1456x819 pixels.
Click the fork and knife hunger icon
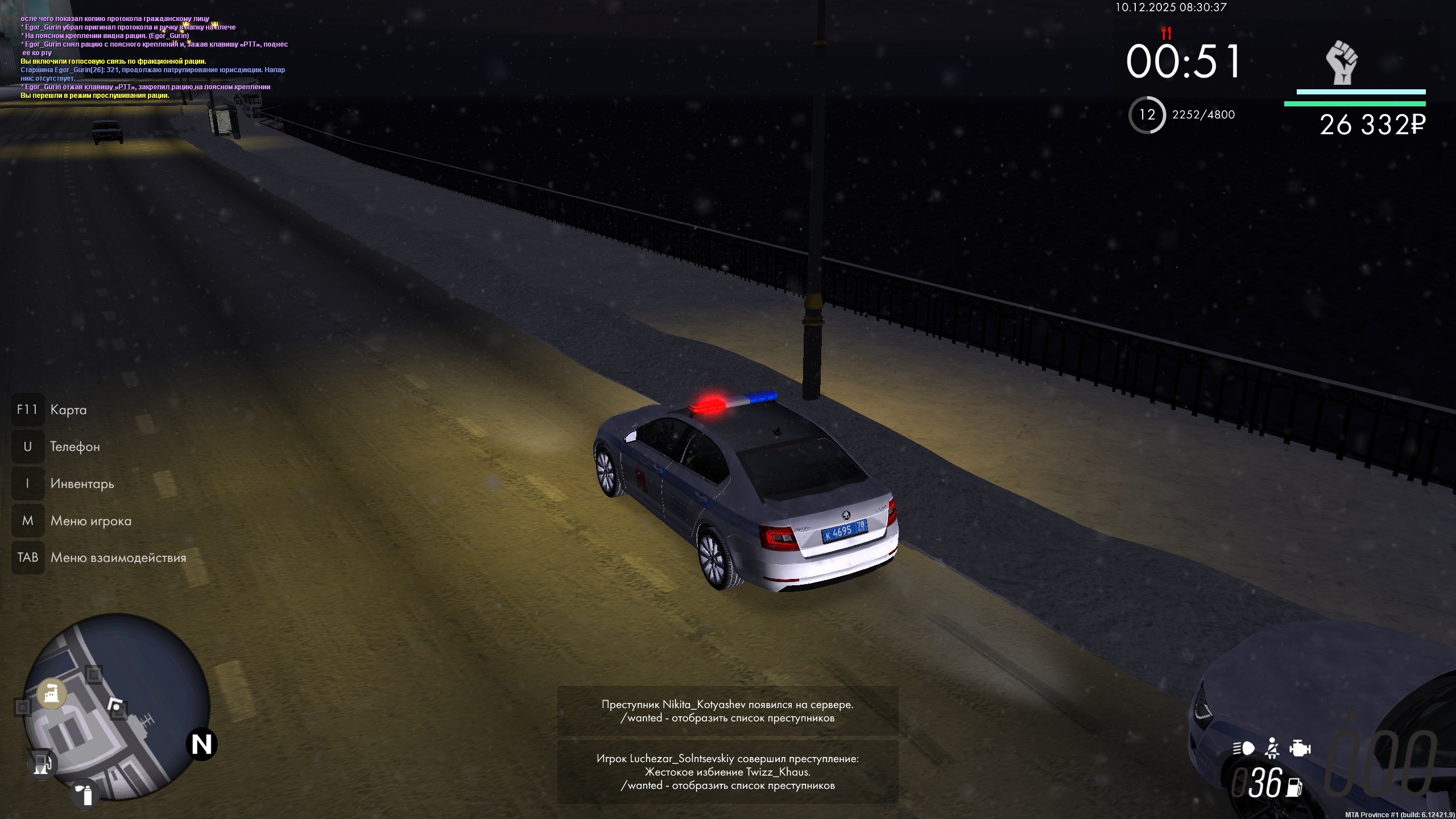1166,32
